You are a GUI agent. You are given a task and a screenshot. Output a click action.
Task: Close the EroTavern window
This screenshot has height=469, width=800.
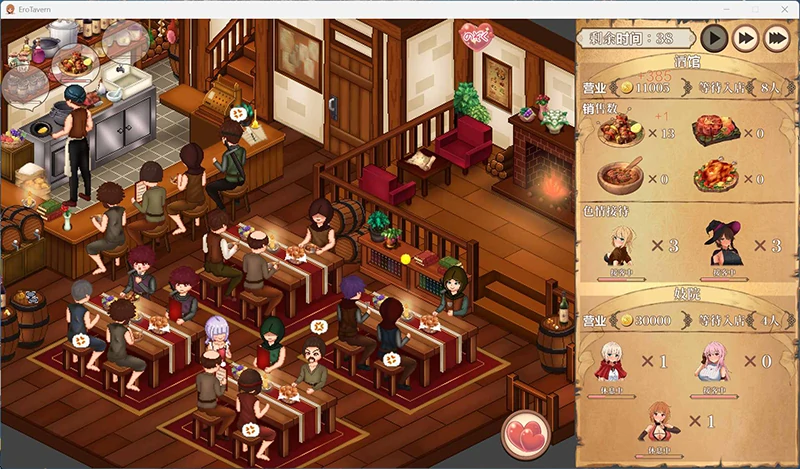pos(783,9)
